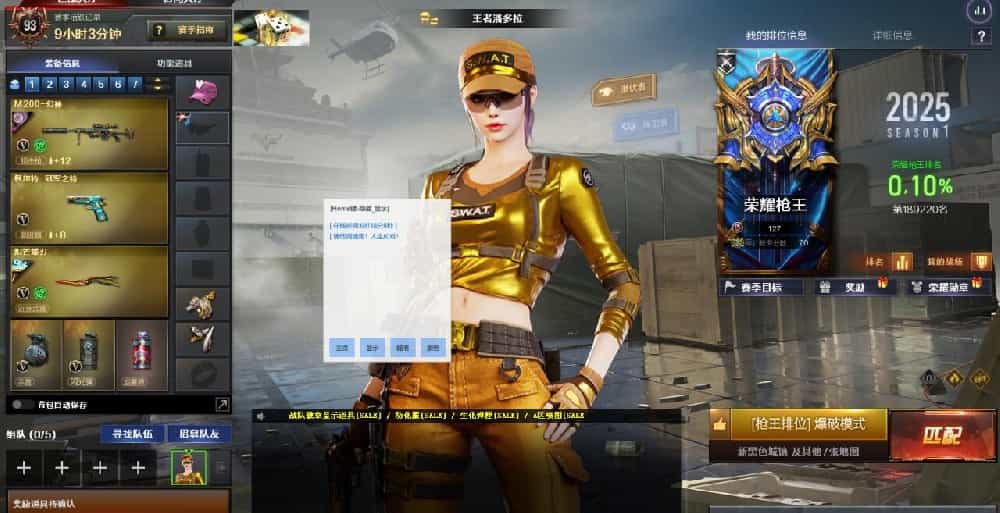Switch to the 详细信息 tab
Image resolution: width=1000 pixels, height=513 pixels.
coord(892,36)
